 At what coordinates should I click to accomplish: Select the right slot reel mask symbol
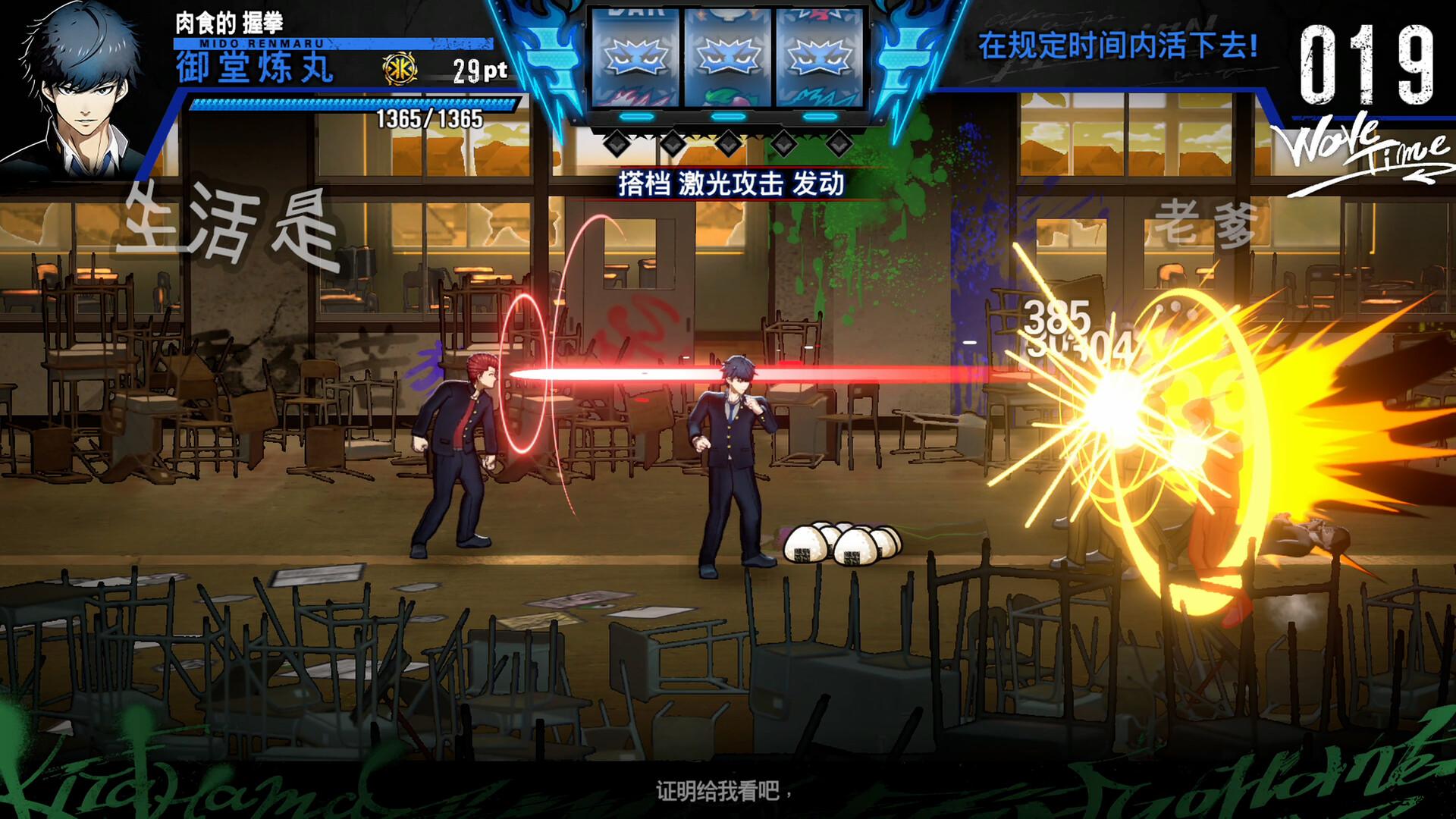point(819,57)
